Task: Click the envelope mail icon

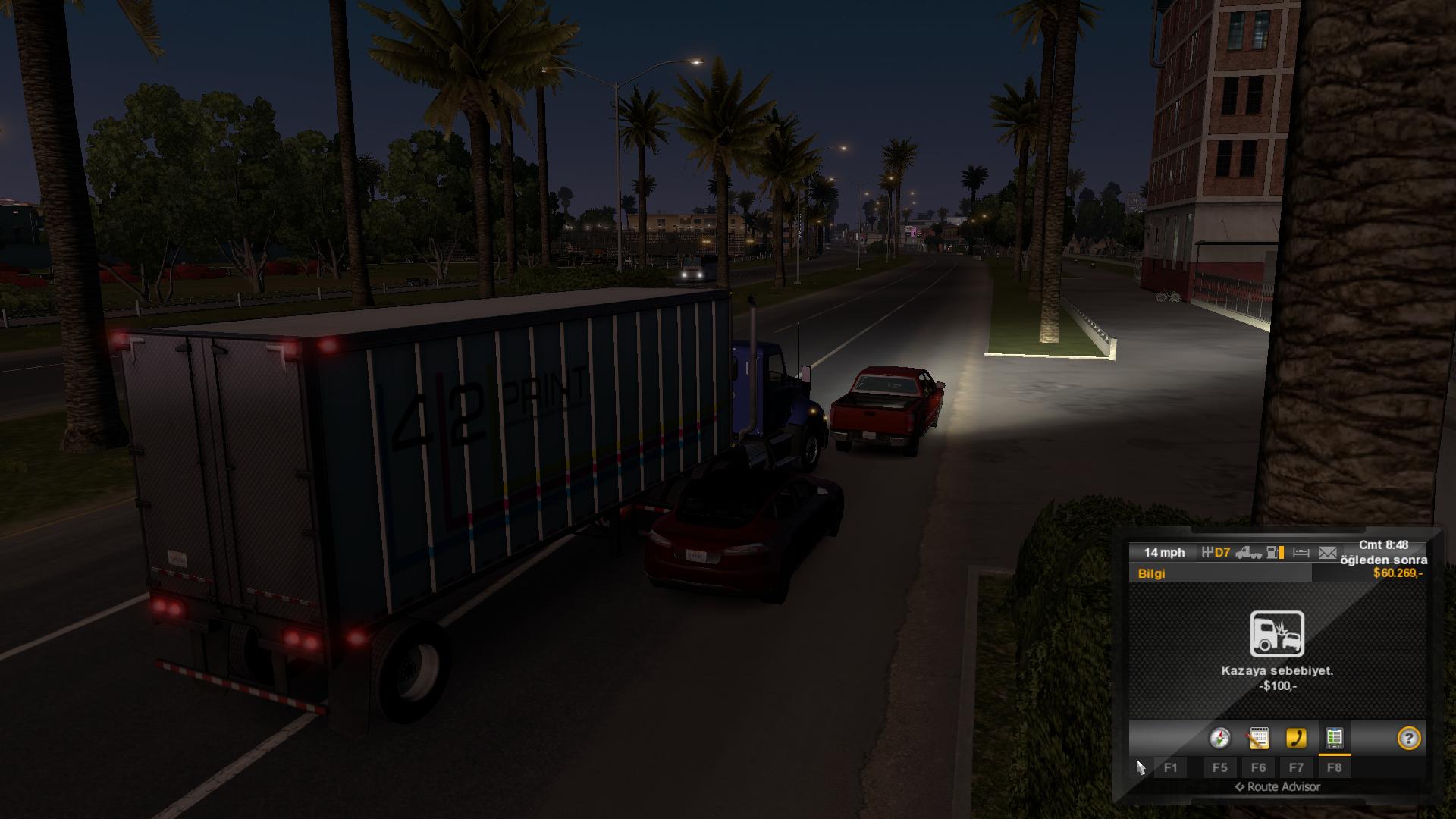Action: click(x=1327, y=553)
